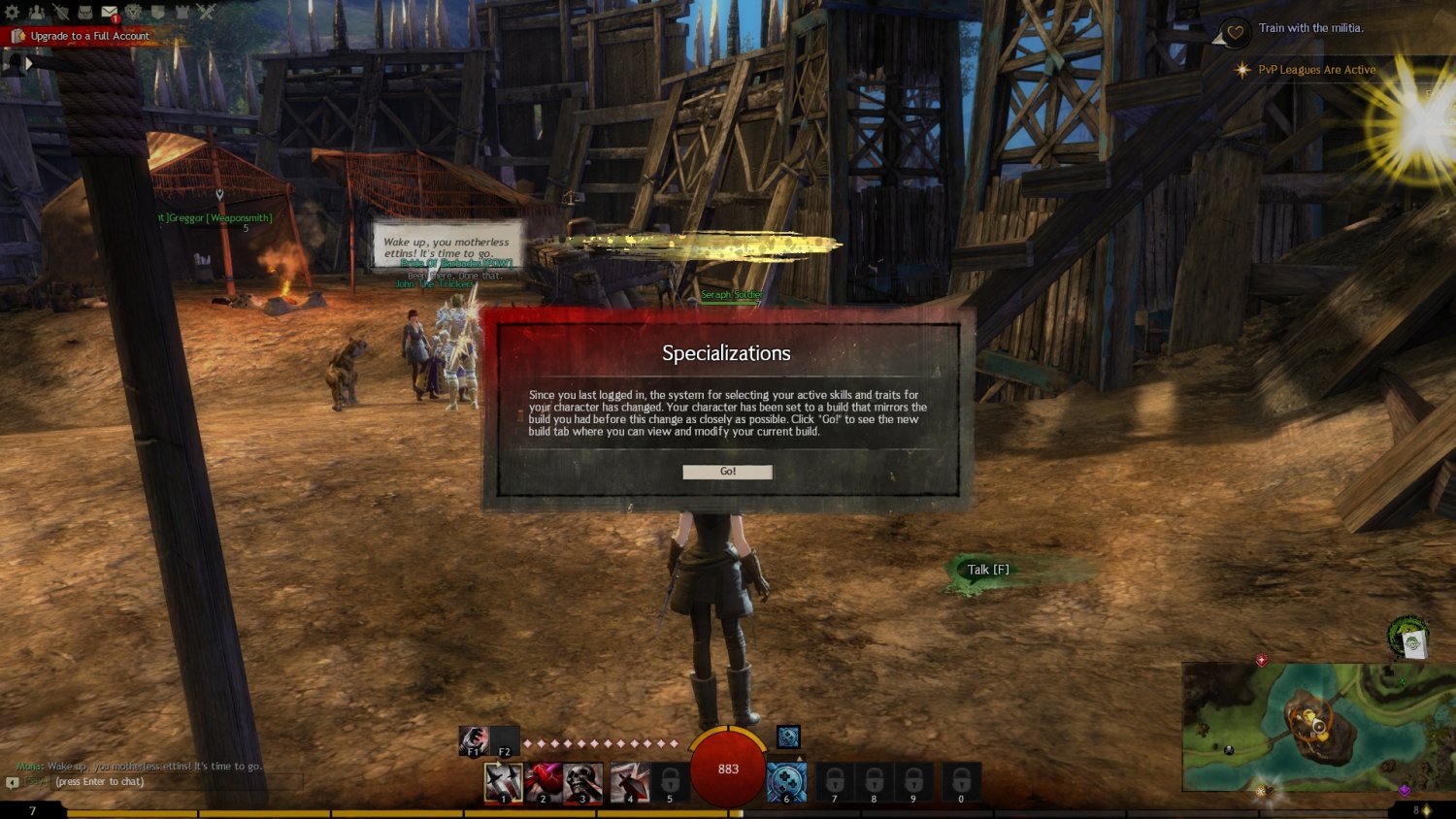Open the Black Lion trading post icon
This screenshot has height=819, width=1456.
pos(134,12)
